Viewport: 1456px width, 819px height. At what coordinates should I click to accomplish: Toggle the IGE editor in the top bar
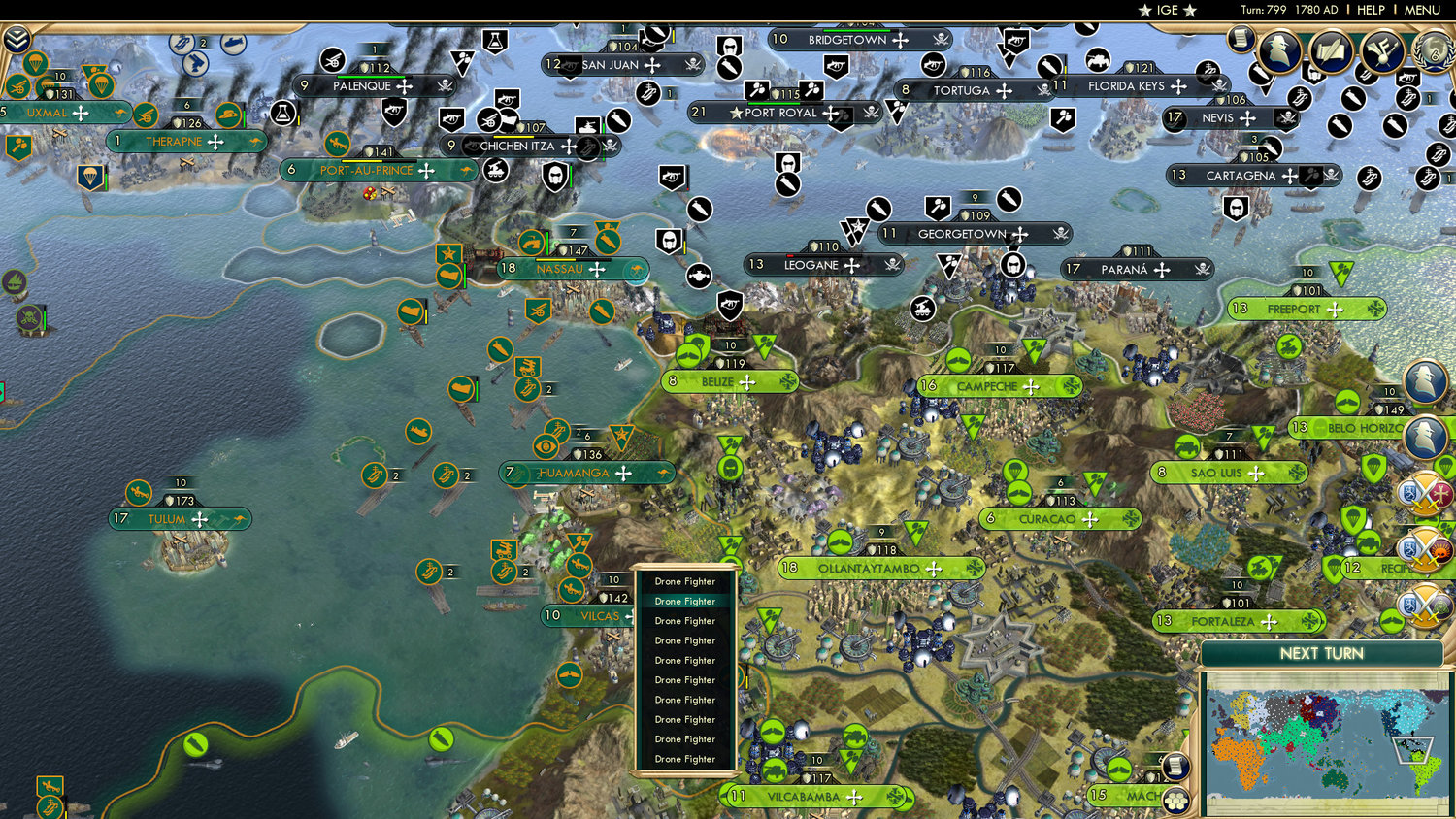[x=1166, y=10]
